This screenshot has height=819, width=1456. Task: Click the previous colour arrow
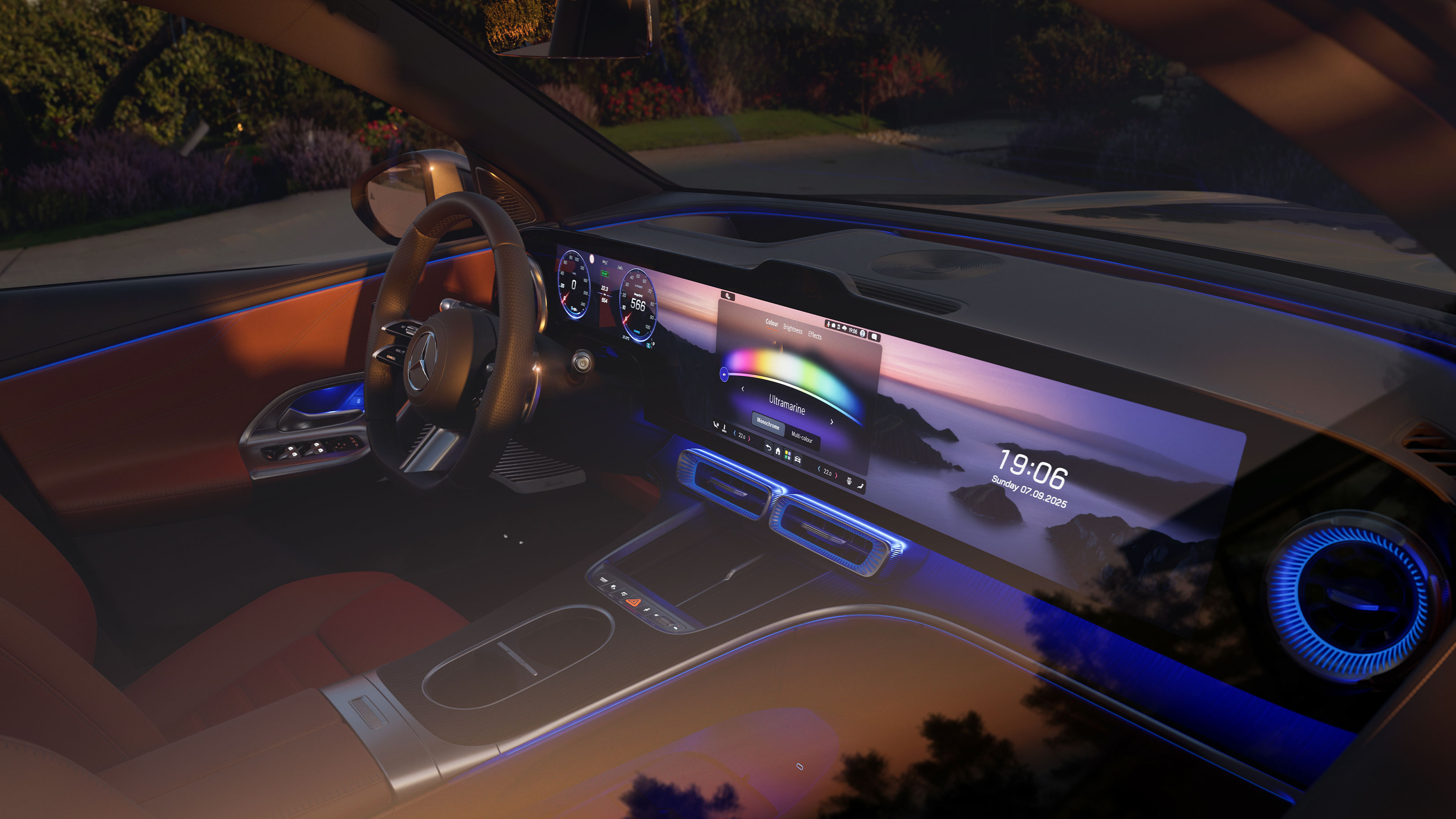pyautogui.click(x=743, y=389)
